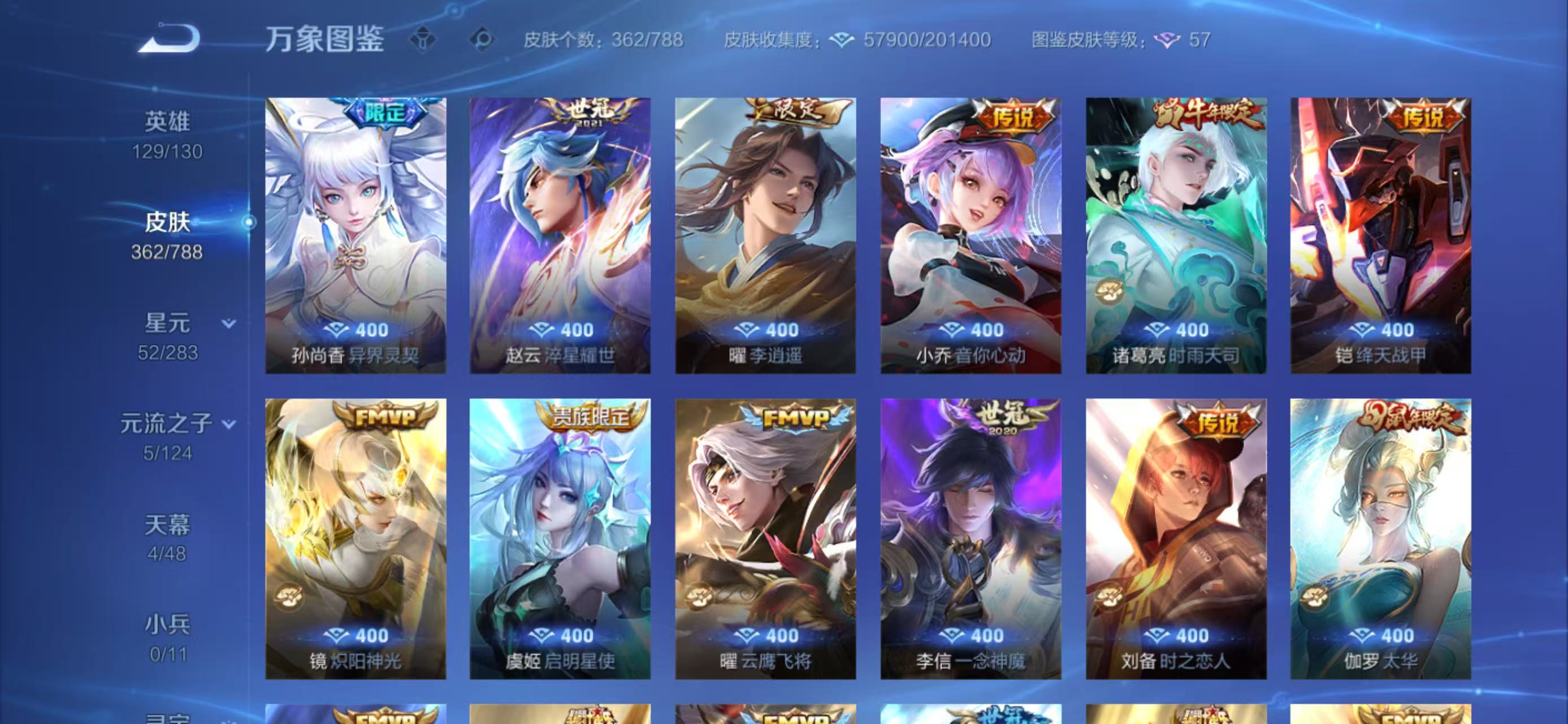Viewport: 1568px width, 724px height.
Task: Click the skin collection diamond icon near 57900/201400
Action: click(842, 41)
